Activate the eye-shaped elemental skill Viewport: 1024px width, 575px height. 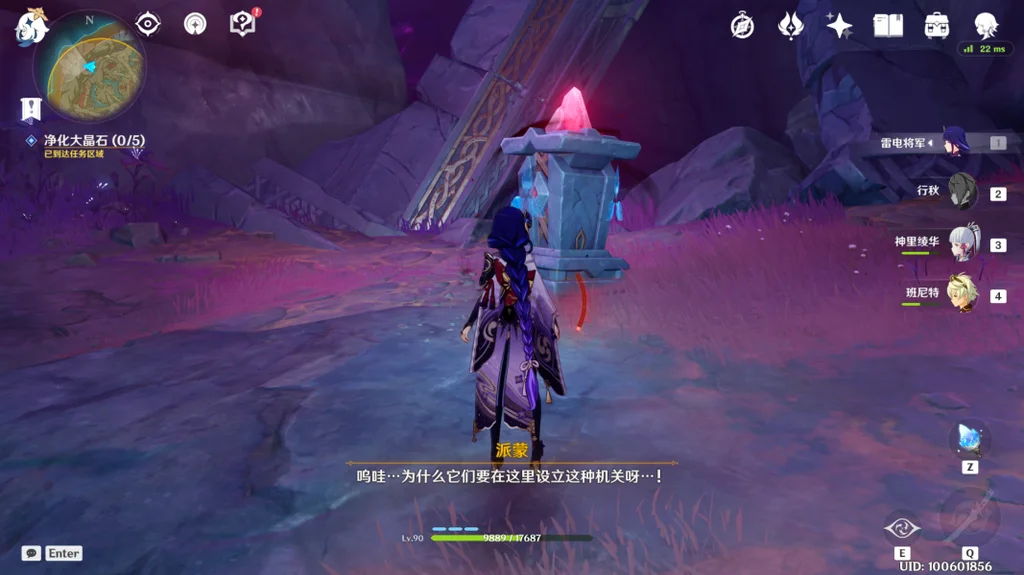point(902,527)
